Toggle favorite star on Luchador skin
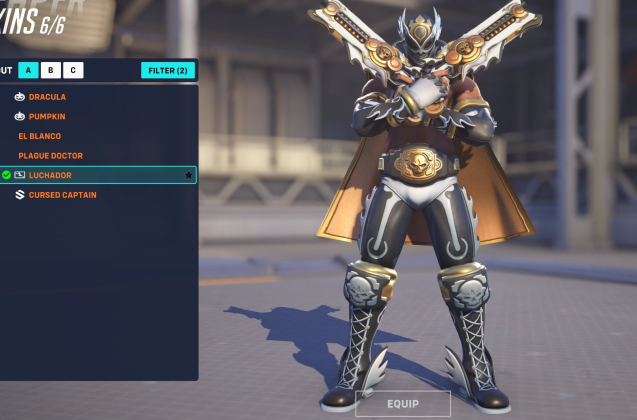The width and height of the screenshot is (637, 420). 188,175
